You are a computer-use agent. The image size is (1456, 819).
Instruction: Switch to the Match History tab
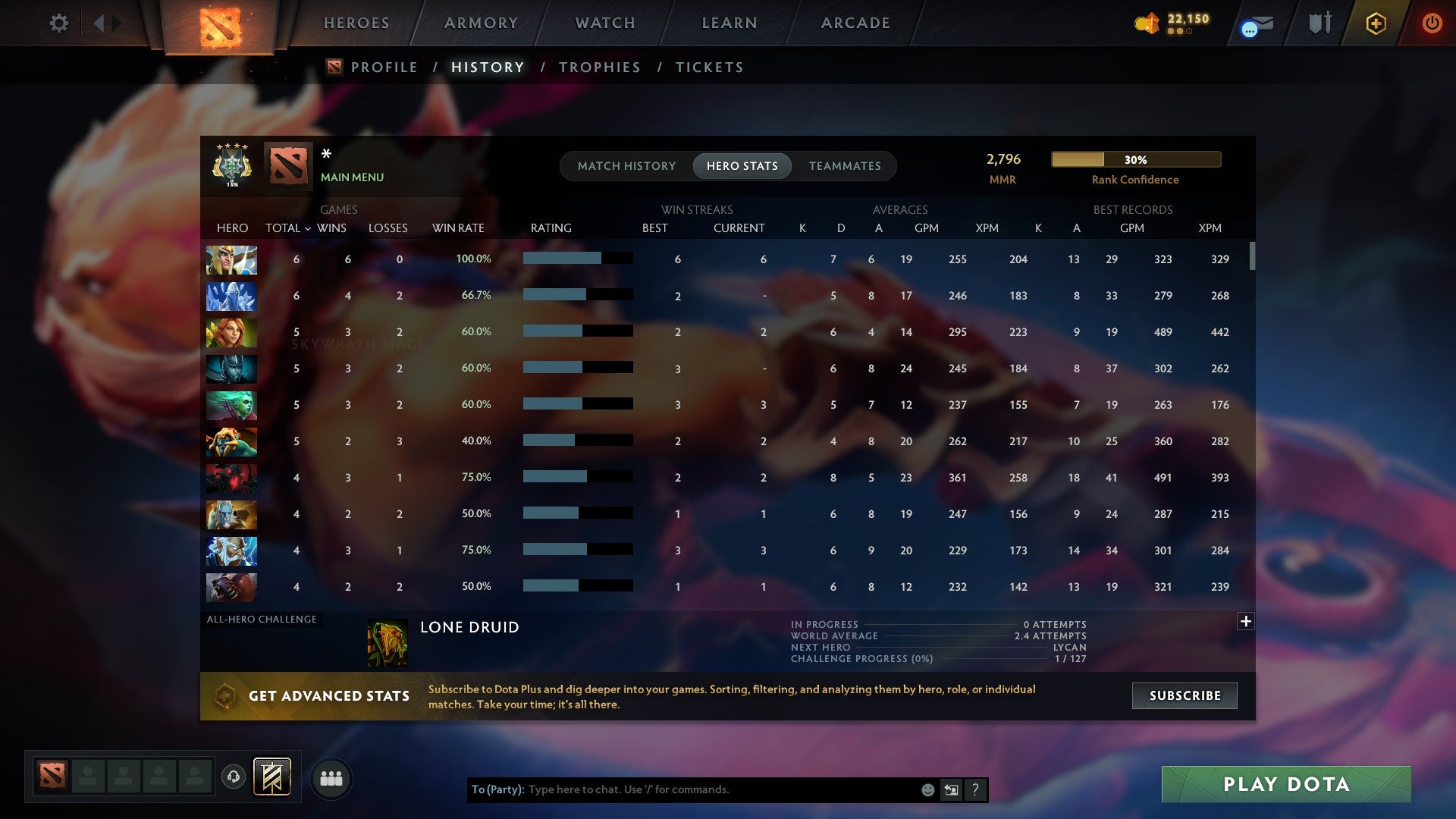(x=626, y=165)
